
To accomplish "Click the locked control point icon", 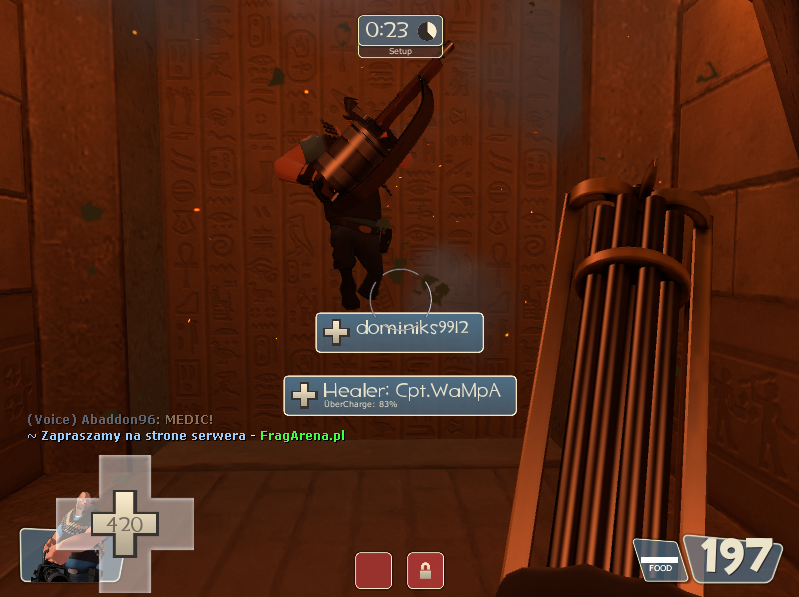I will tap(425, 570).
